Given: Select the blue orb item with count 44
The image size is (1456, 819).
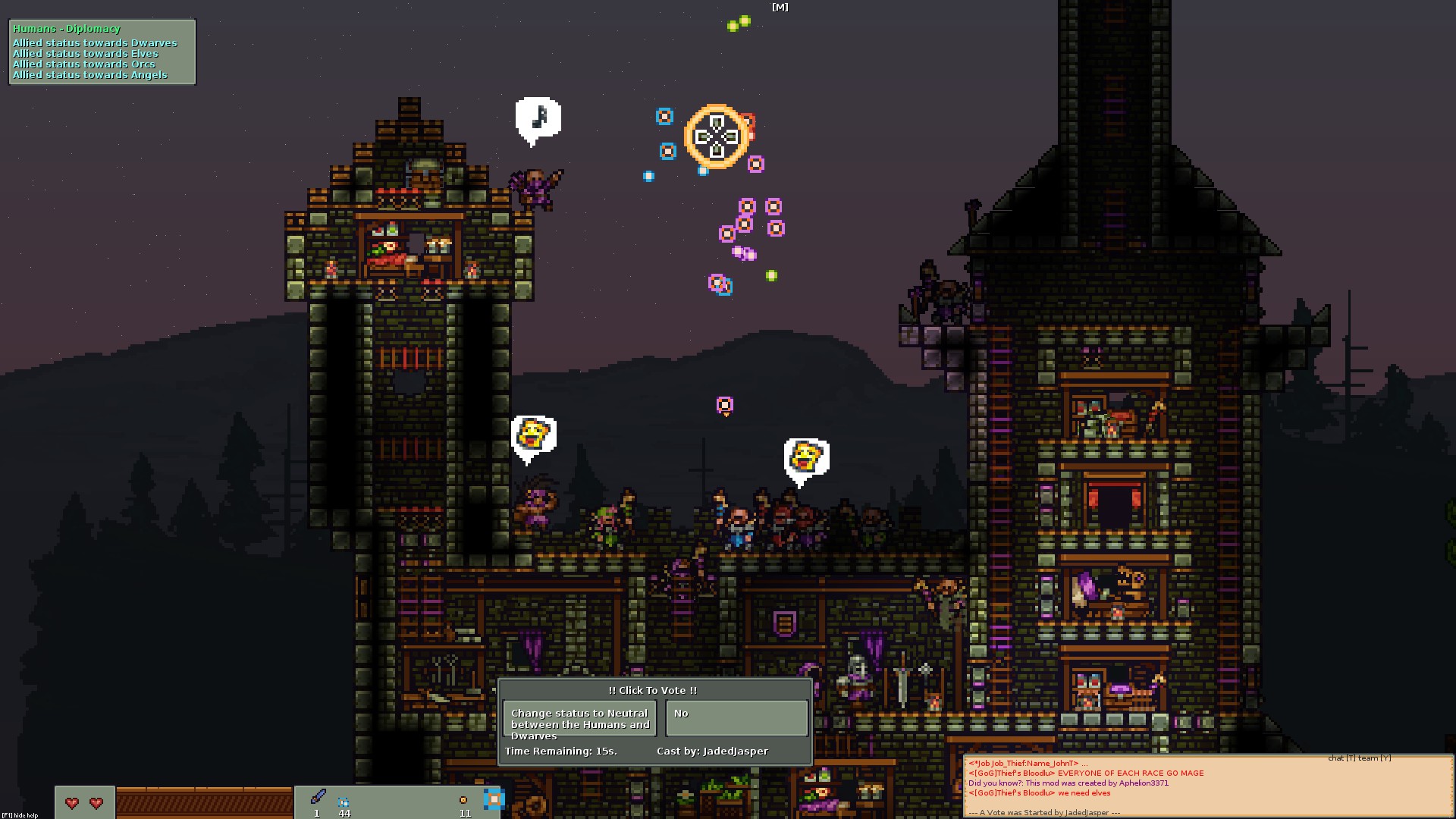Looking at the screenshot, I should tap(344, 802).
